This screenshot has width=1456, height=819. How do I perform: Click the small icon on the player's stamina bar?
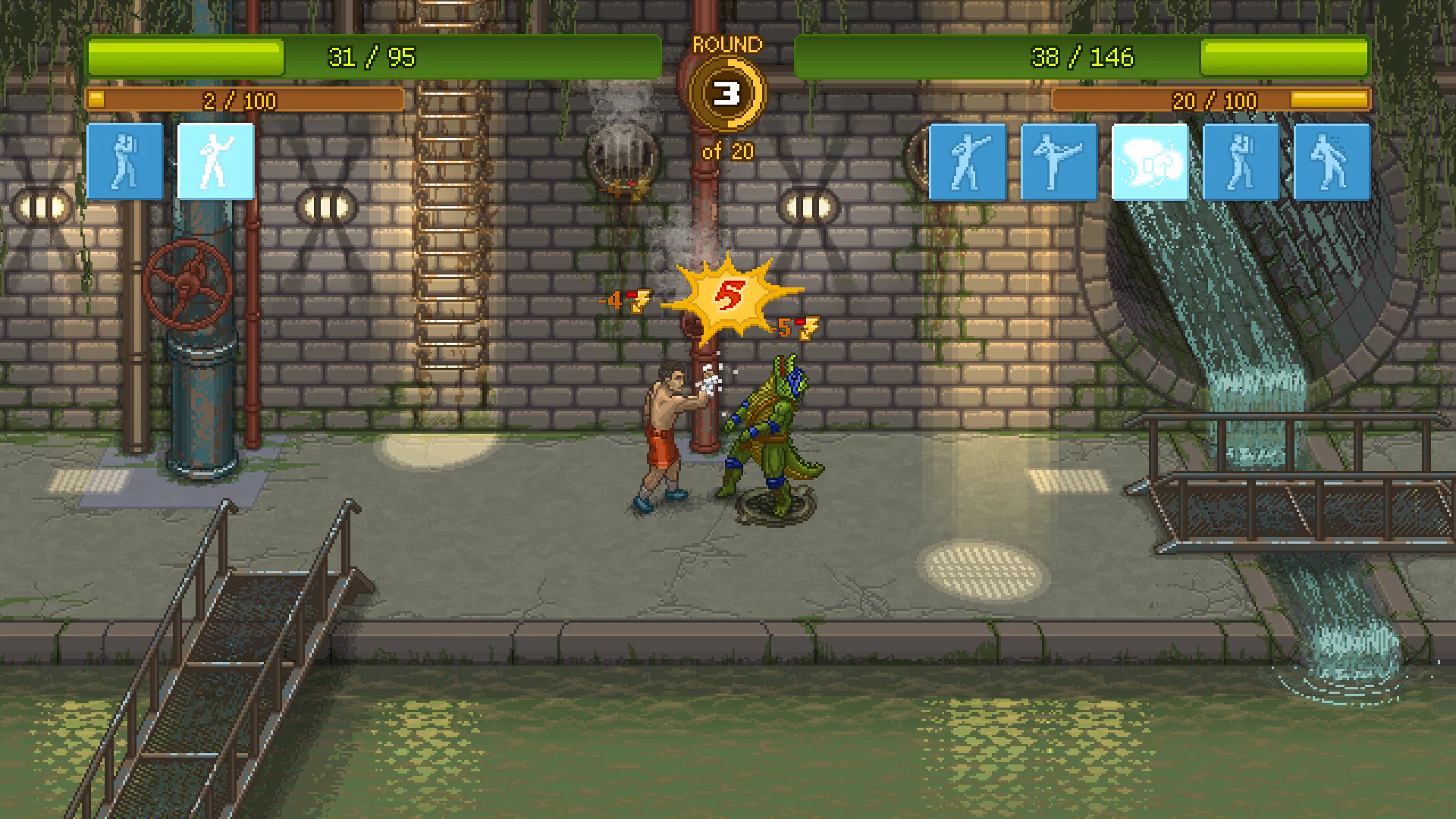(96, 99)
